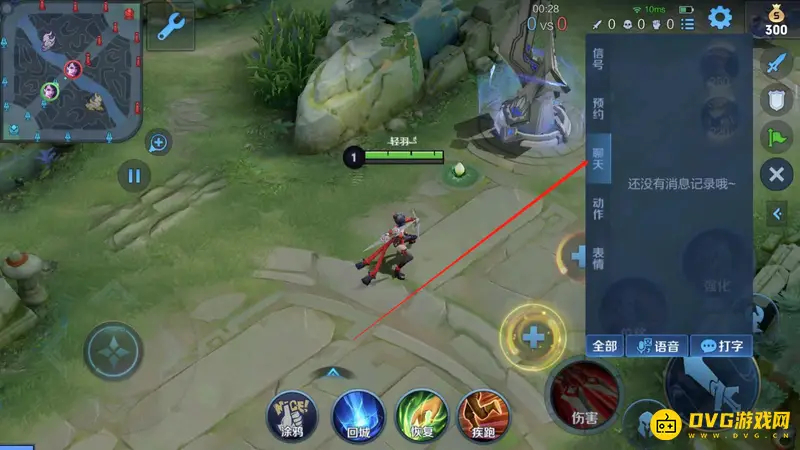Open the settings gear menu
Viewport: 800px width, 450px height.
click(x=720, y=18)
